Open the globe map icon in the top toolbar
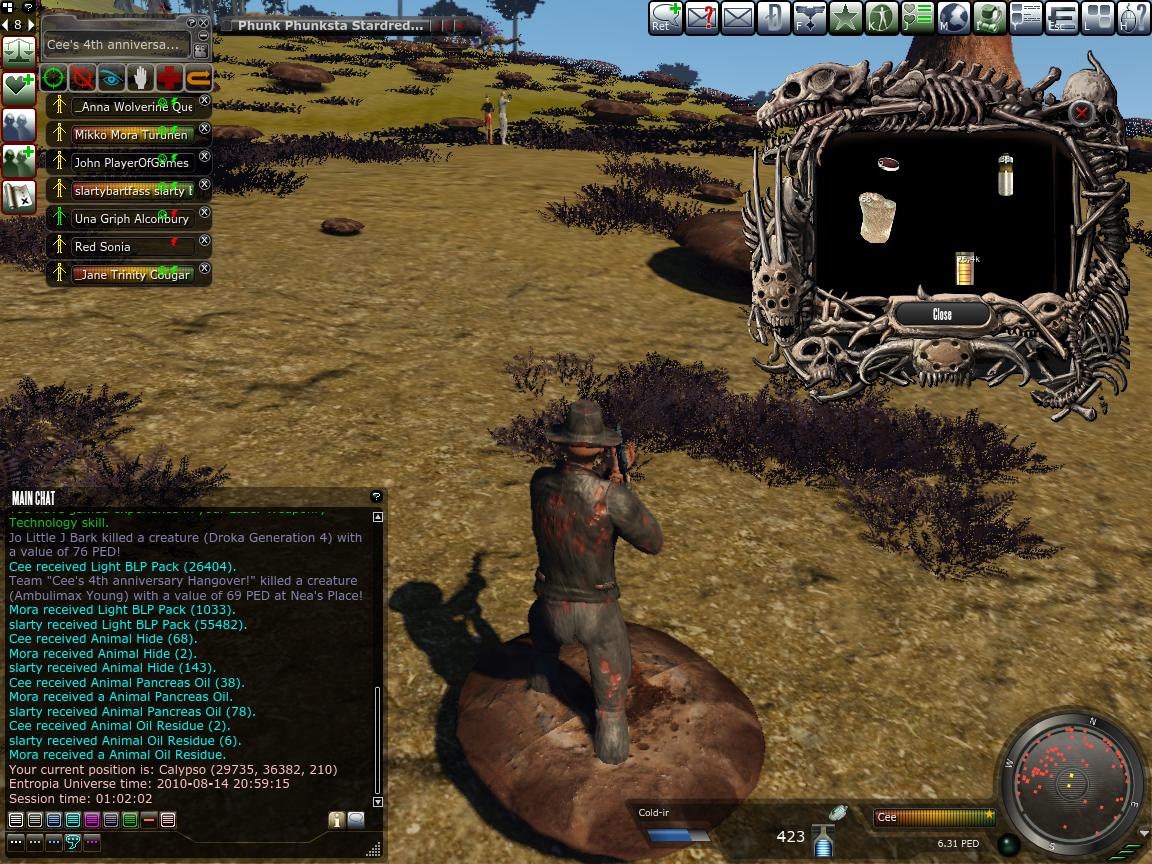Screen dimensions: 1152x864 tap(954, 18)
